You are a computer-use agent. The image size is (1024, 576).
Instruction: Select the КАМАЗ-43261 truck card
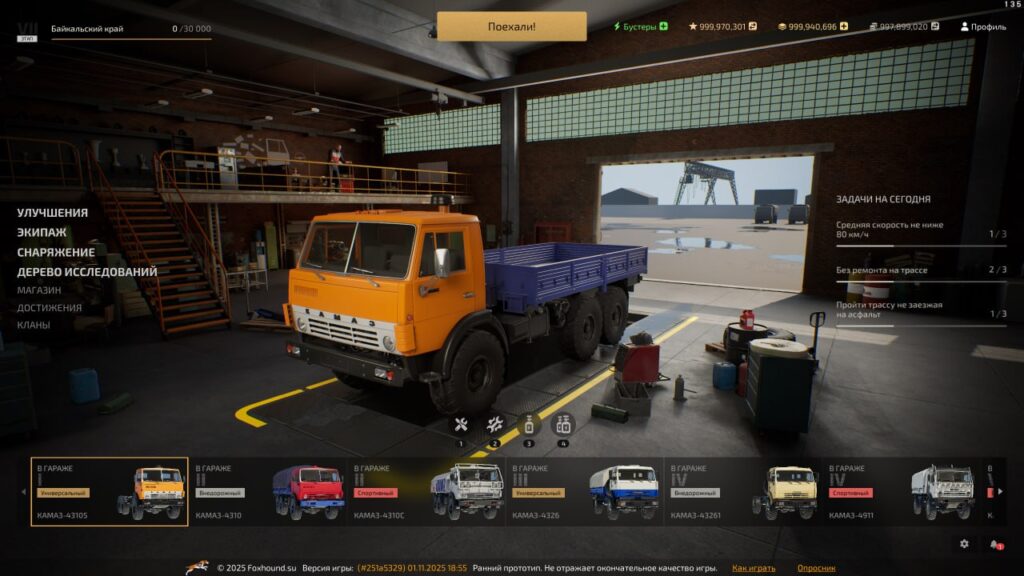pyautogui.click(x=743, y=492)
